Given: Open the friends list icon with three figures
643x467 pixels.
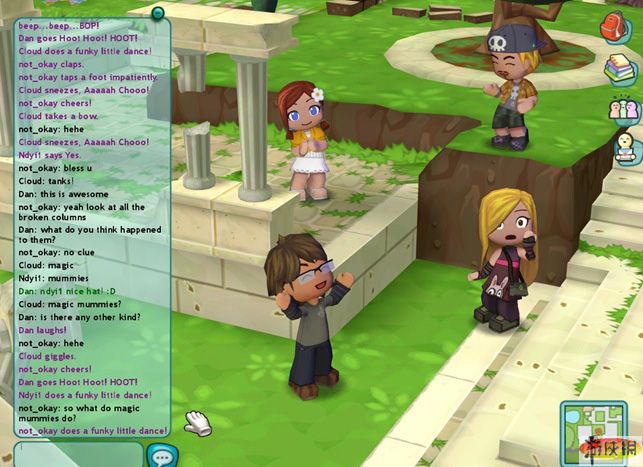Looking at the screenshot, I should (x=622, y=108).
